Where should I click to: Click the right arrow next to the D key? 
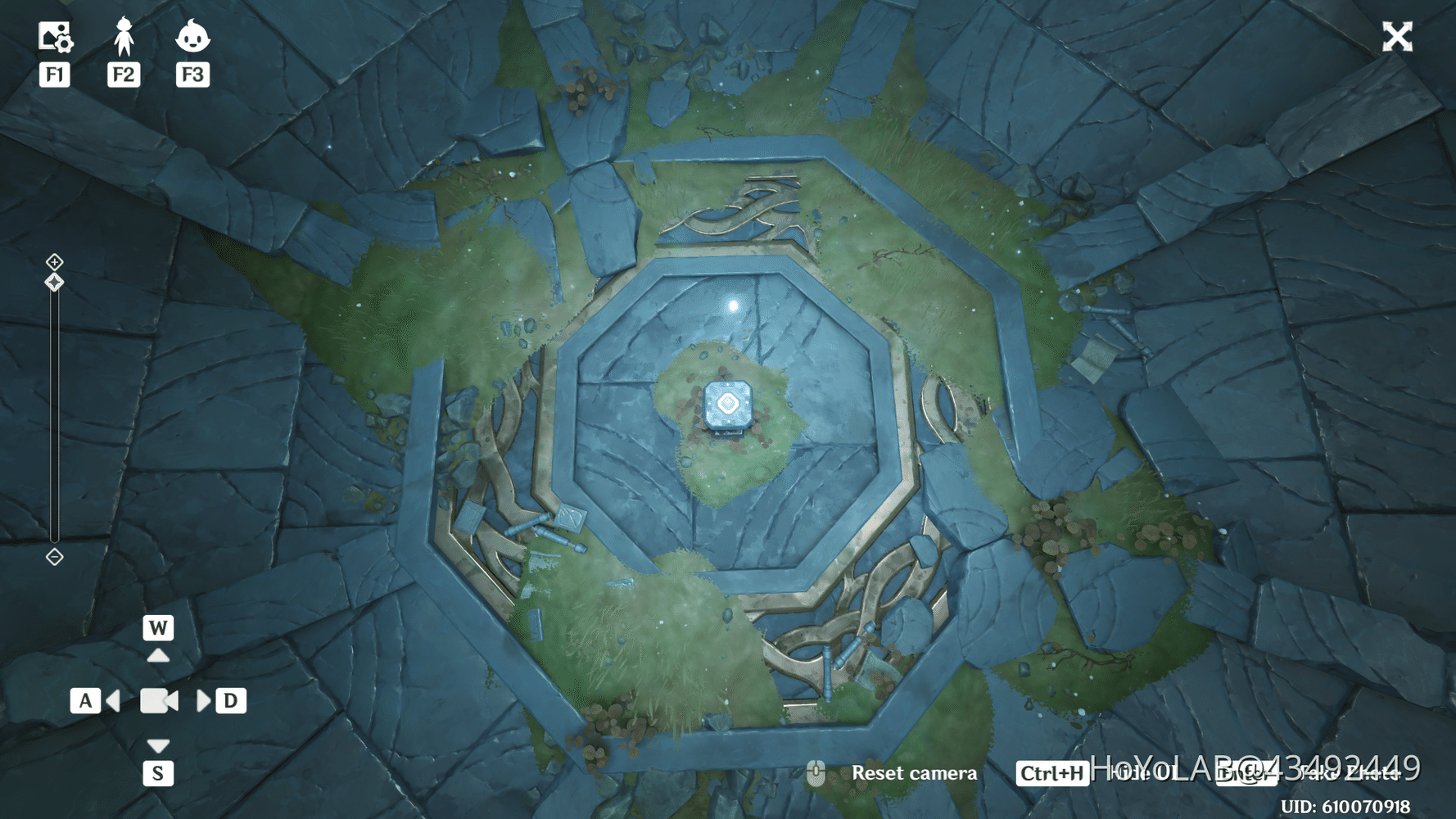click(203, 700)
